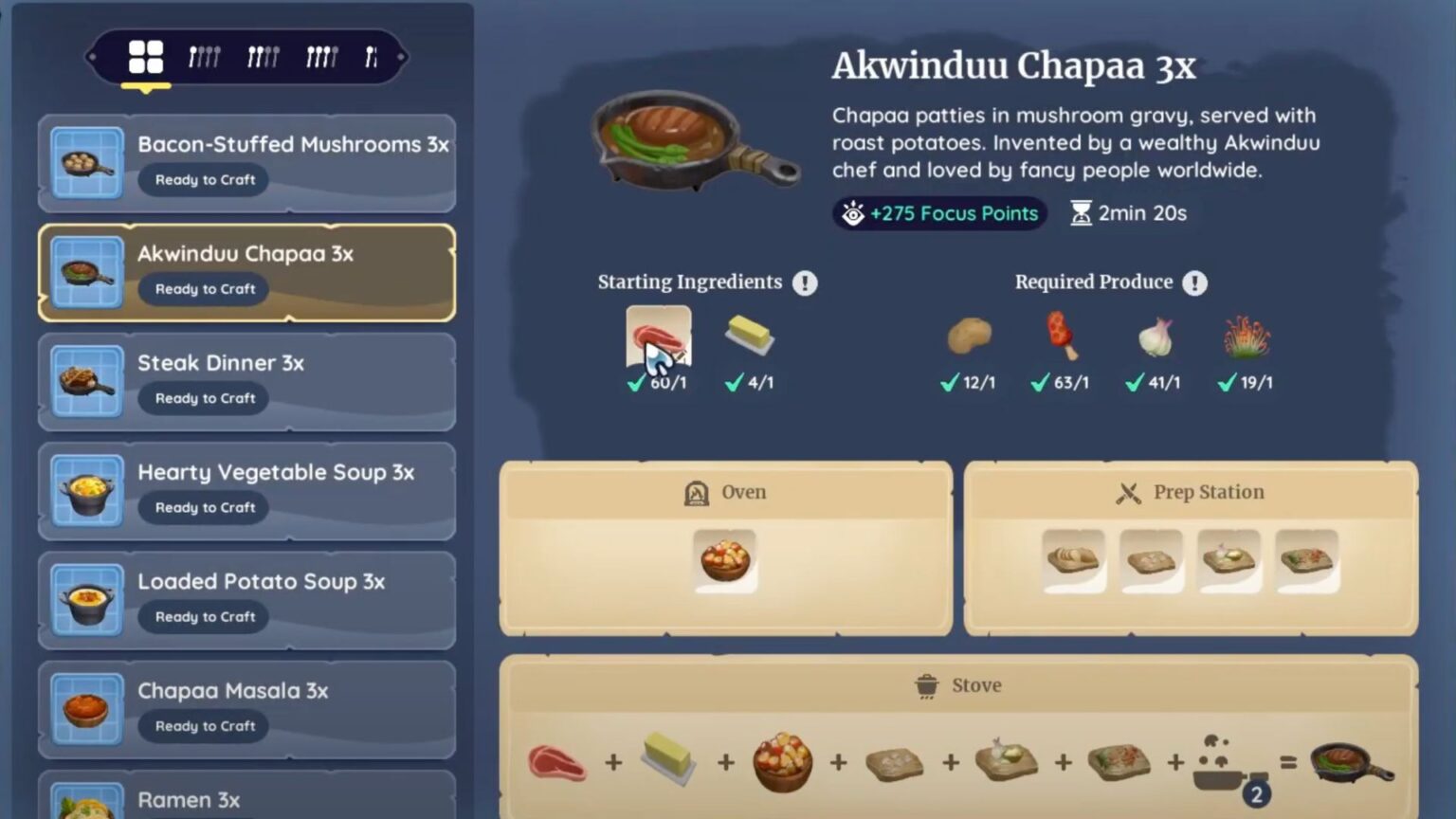Select the four-fork quality tier tab
The width and height of the screenshot is (1456, 819).
click(x=319, y=56)
